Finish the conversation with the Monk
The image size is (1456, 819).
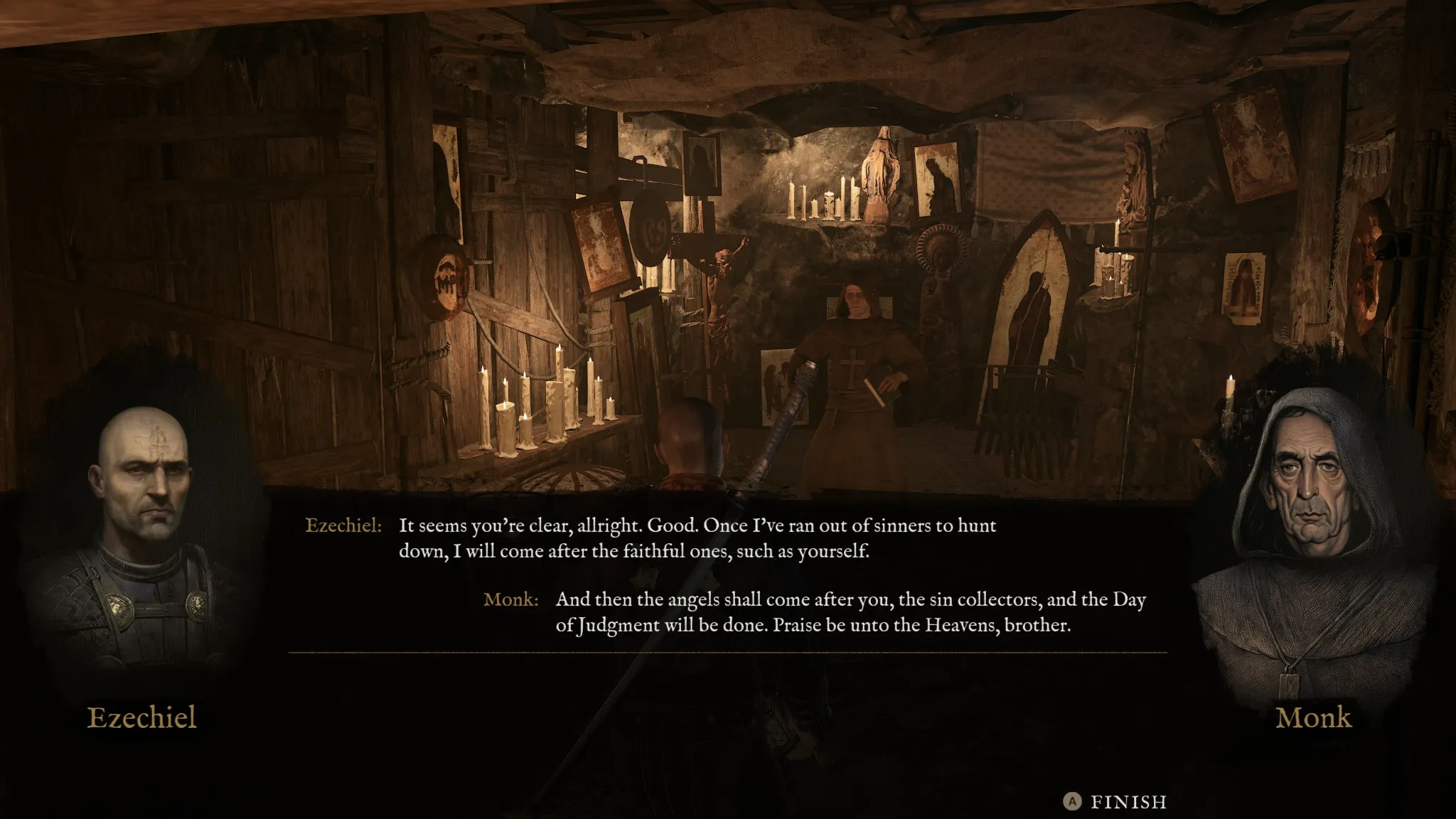[1115, 802]
